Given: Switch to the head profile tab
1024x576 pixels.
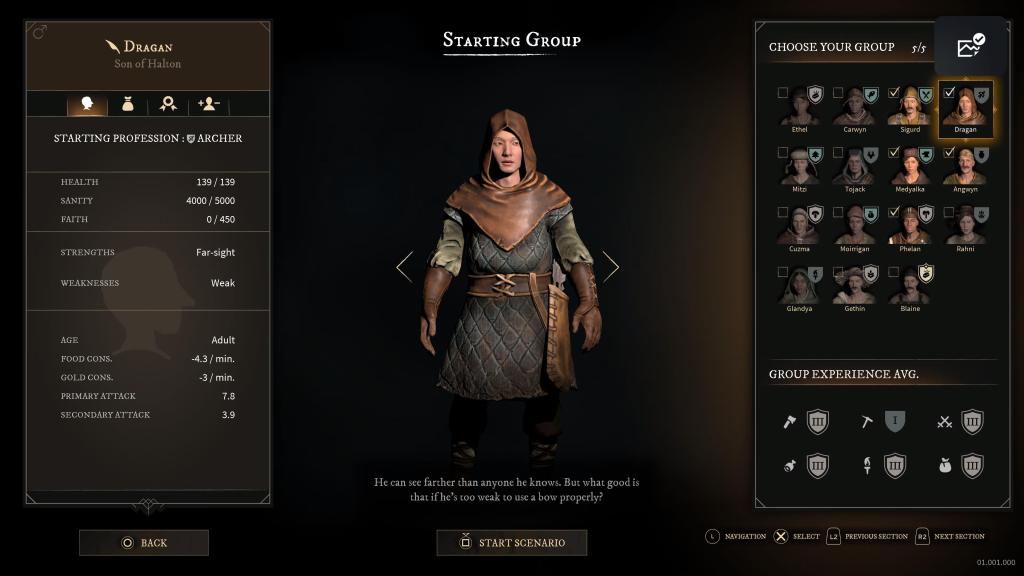Looking at the screenshot, I should [86, 104].
